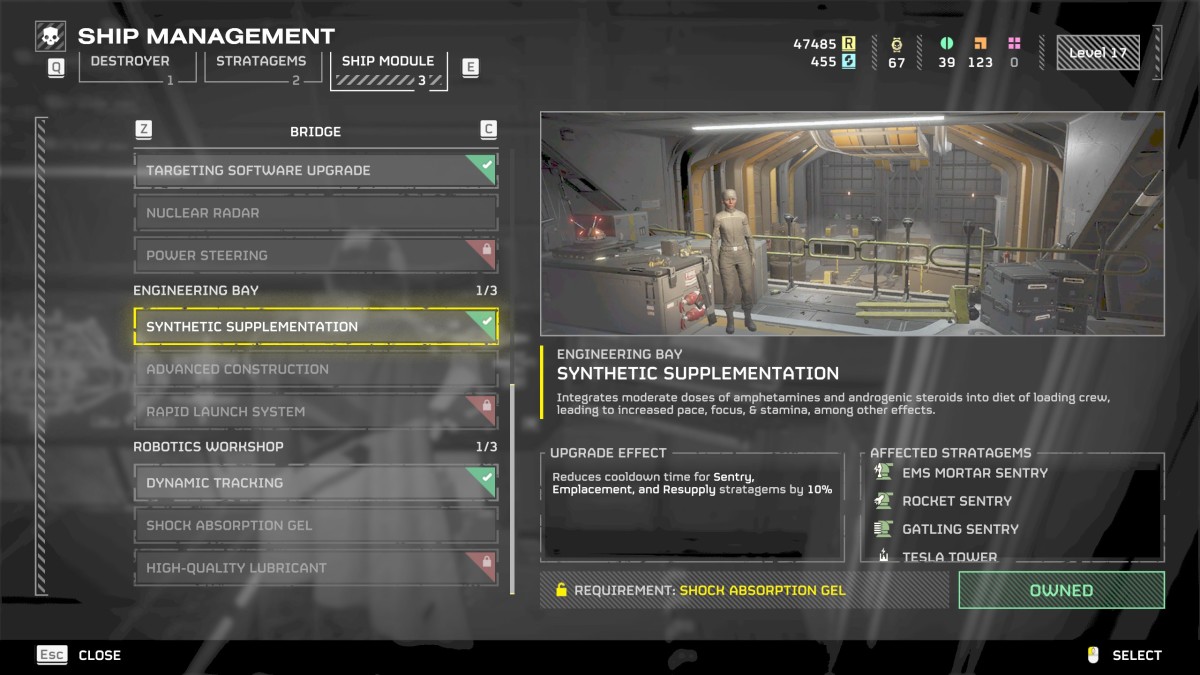Select EMS Mortar Sentry in affected stratagems

coord(974,473)
